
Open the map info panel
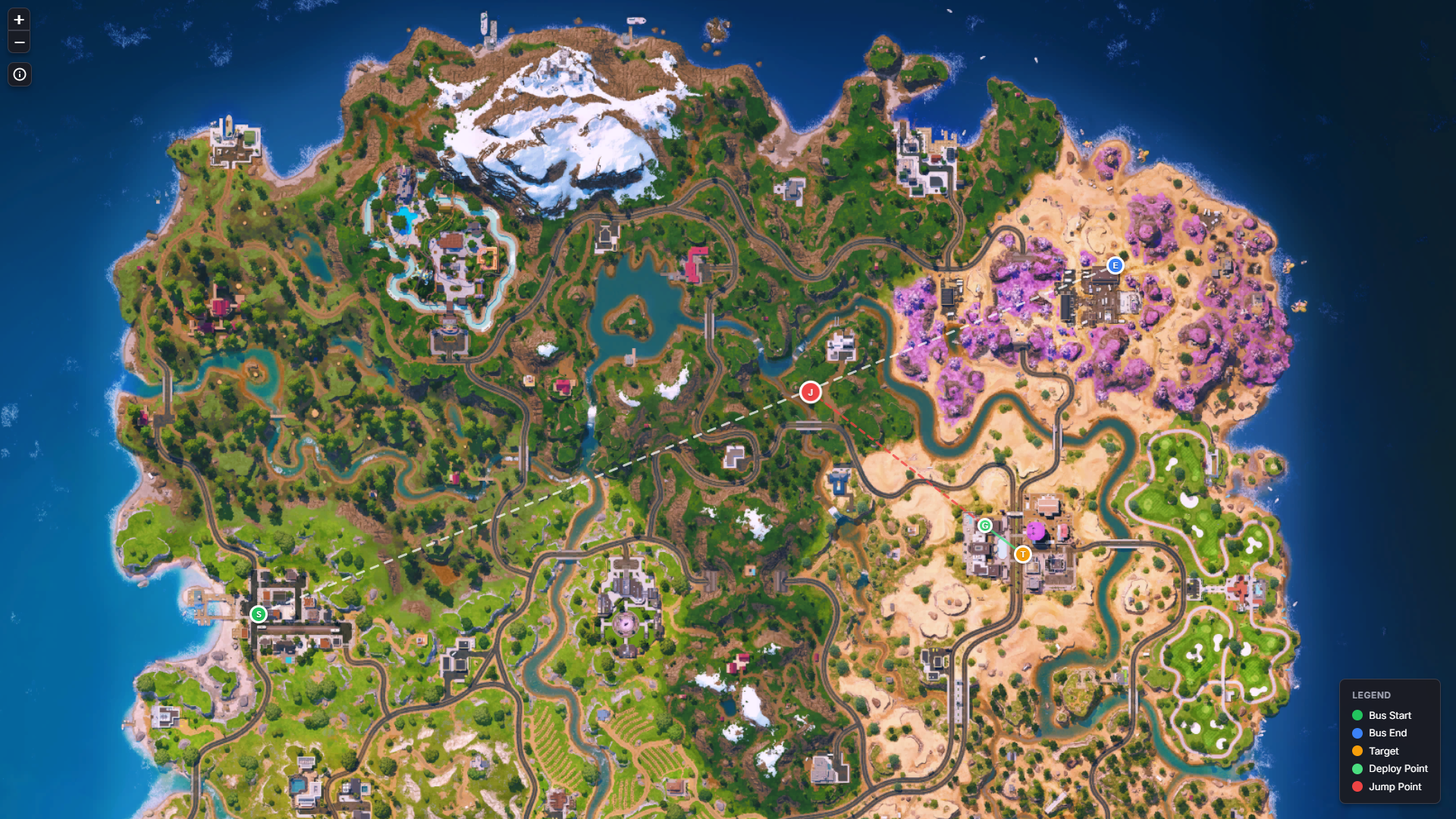click(x=19, y=74)
